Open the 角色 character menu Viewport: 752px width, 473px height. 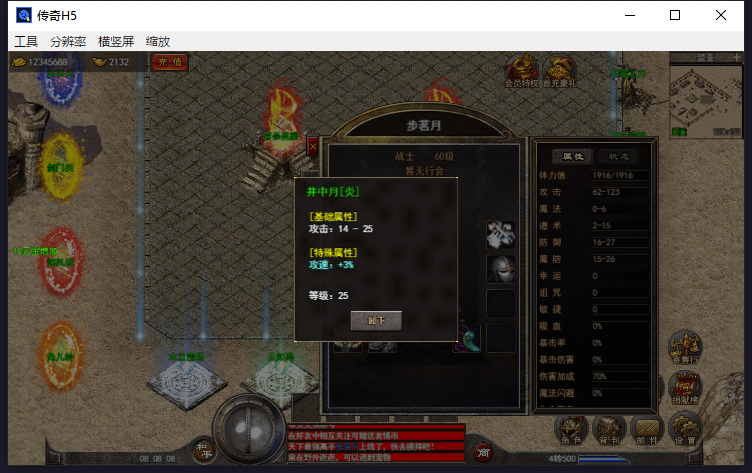point(571,430)
